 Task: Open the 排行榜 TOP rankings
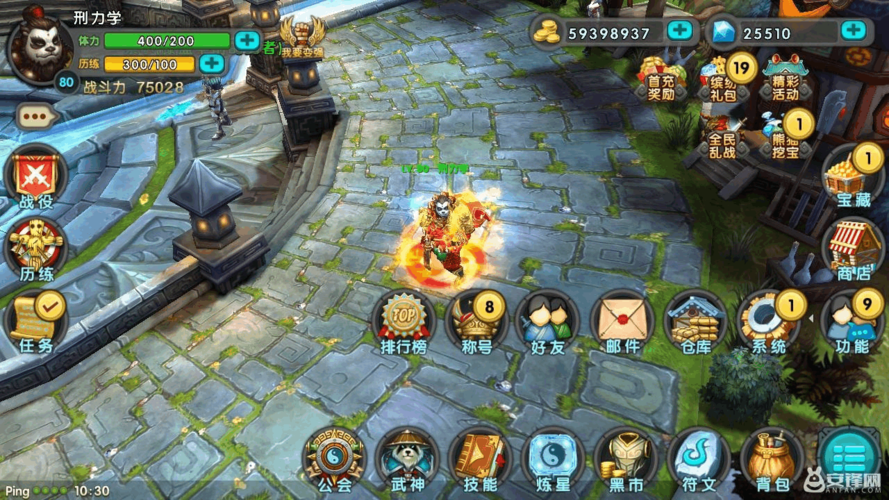tap(403, 320)
